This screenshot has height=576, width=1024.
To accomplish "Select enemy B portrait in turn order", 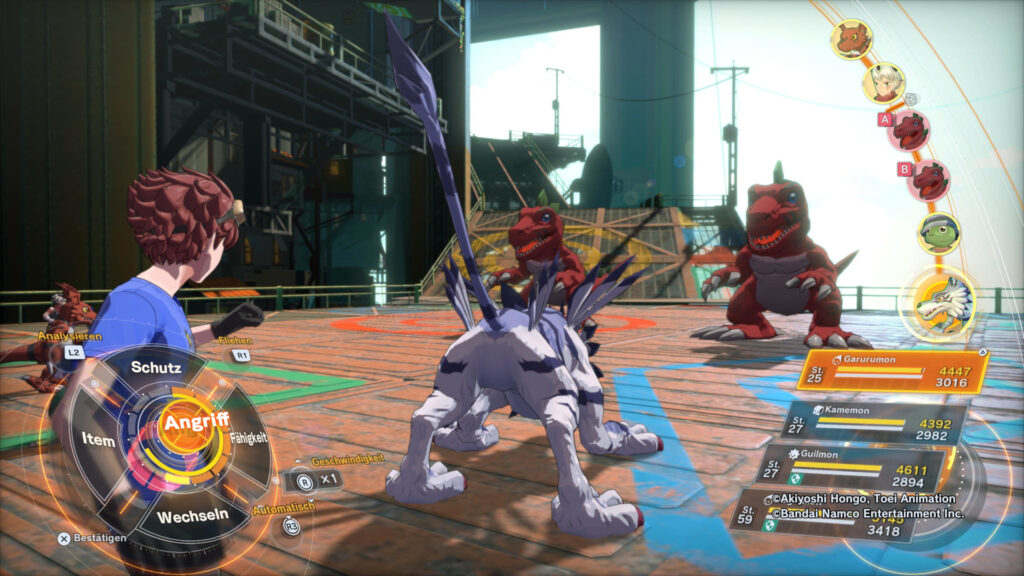I will point(930,180).
